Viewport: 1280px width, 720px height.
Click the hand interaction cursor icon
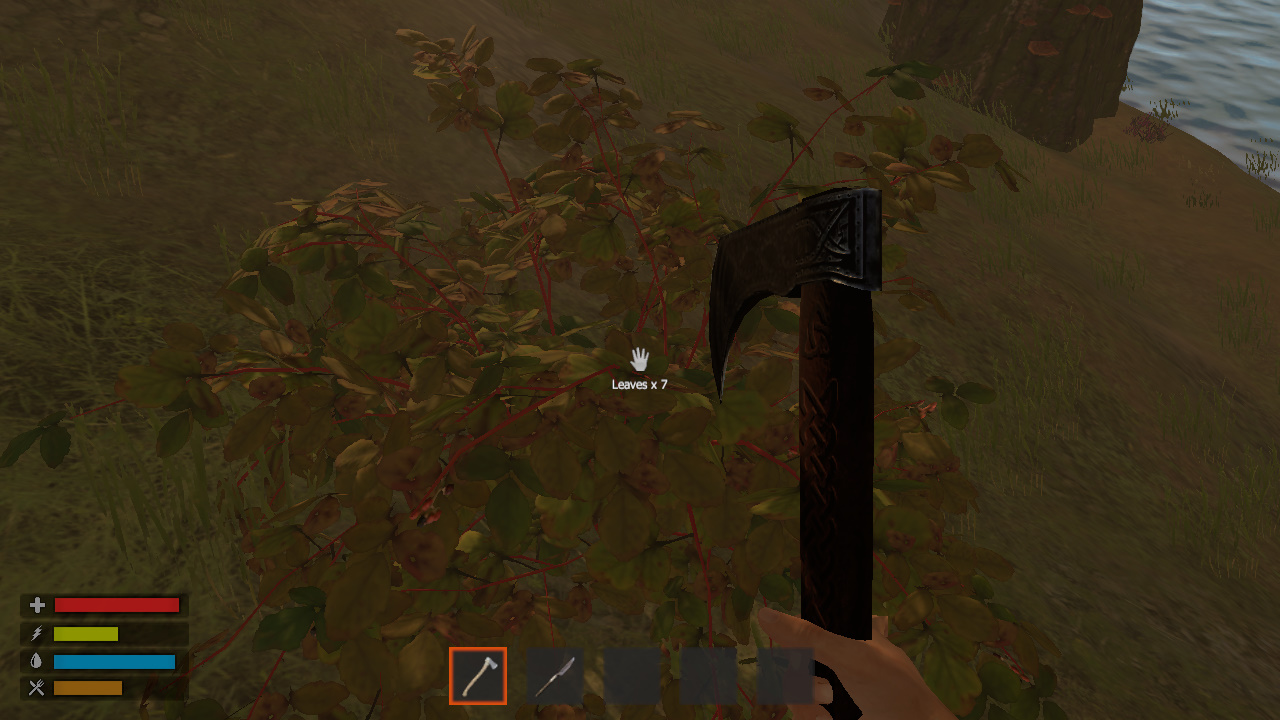tap(640, 359)
